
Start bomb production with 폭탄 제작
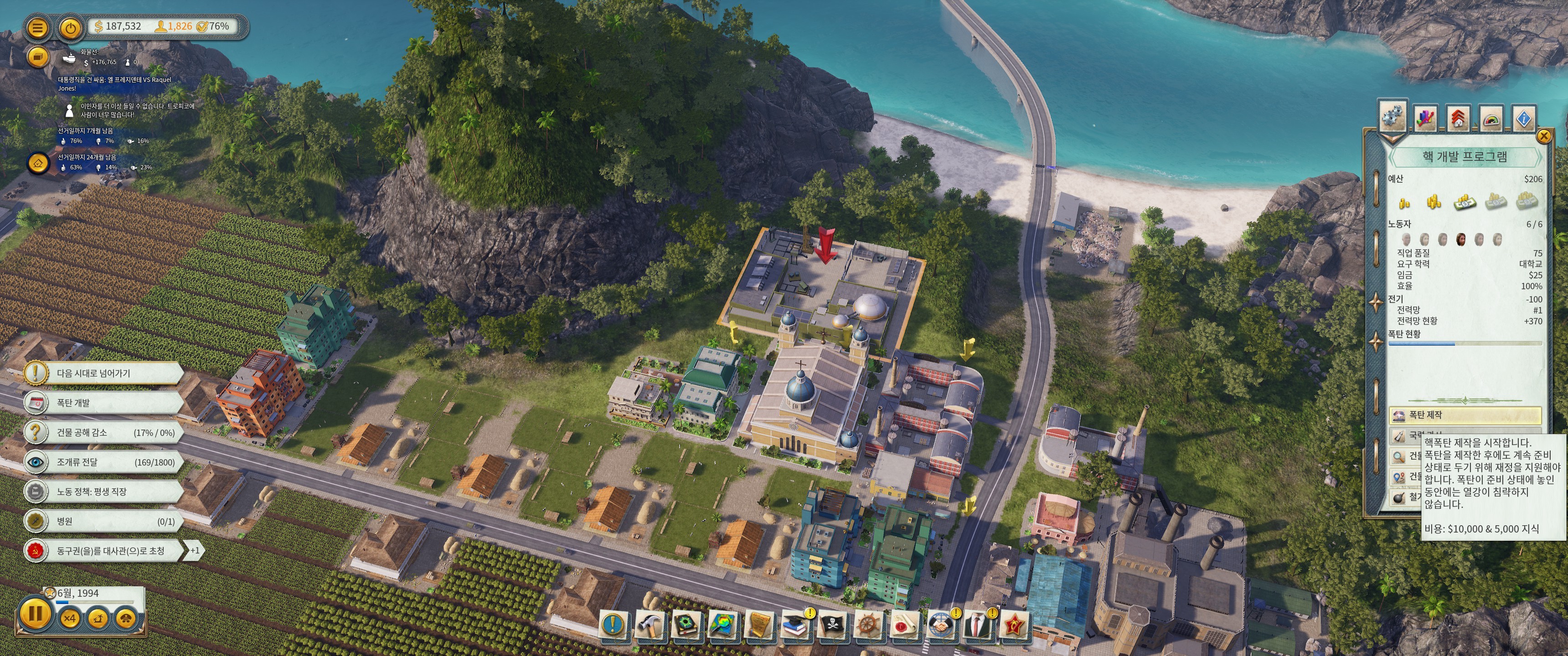tap(1465, 415)
